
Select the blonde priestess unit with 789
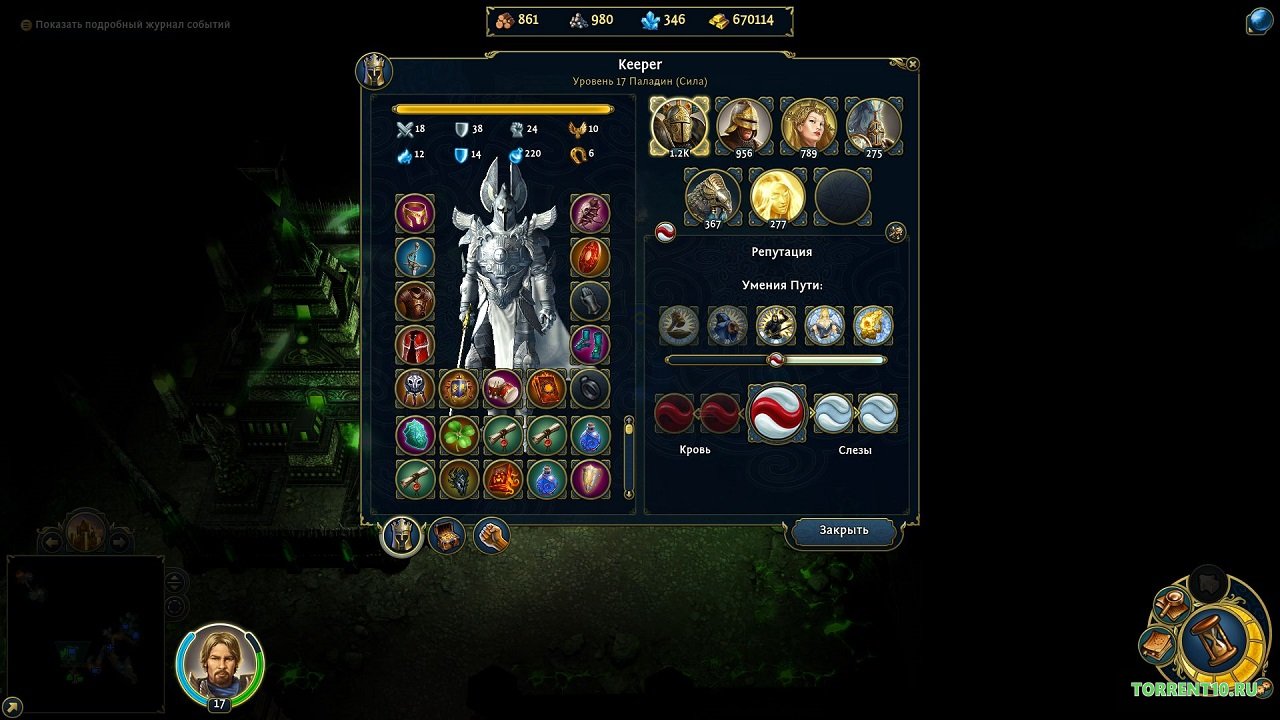(x=808, y=125)
